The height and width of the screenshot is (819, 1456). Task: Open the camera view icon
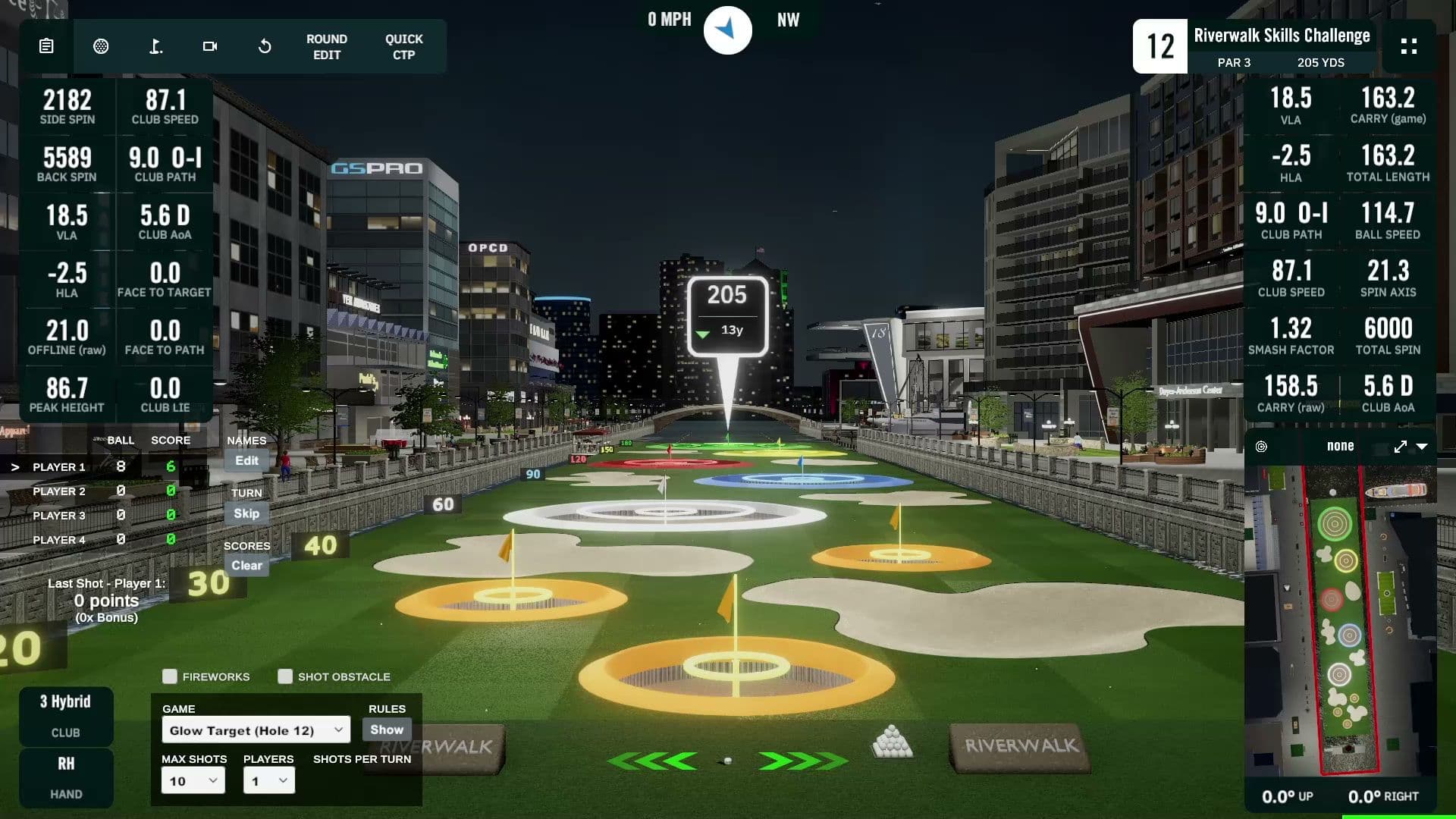point(210,46)
